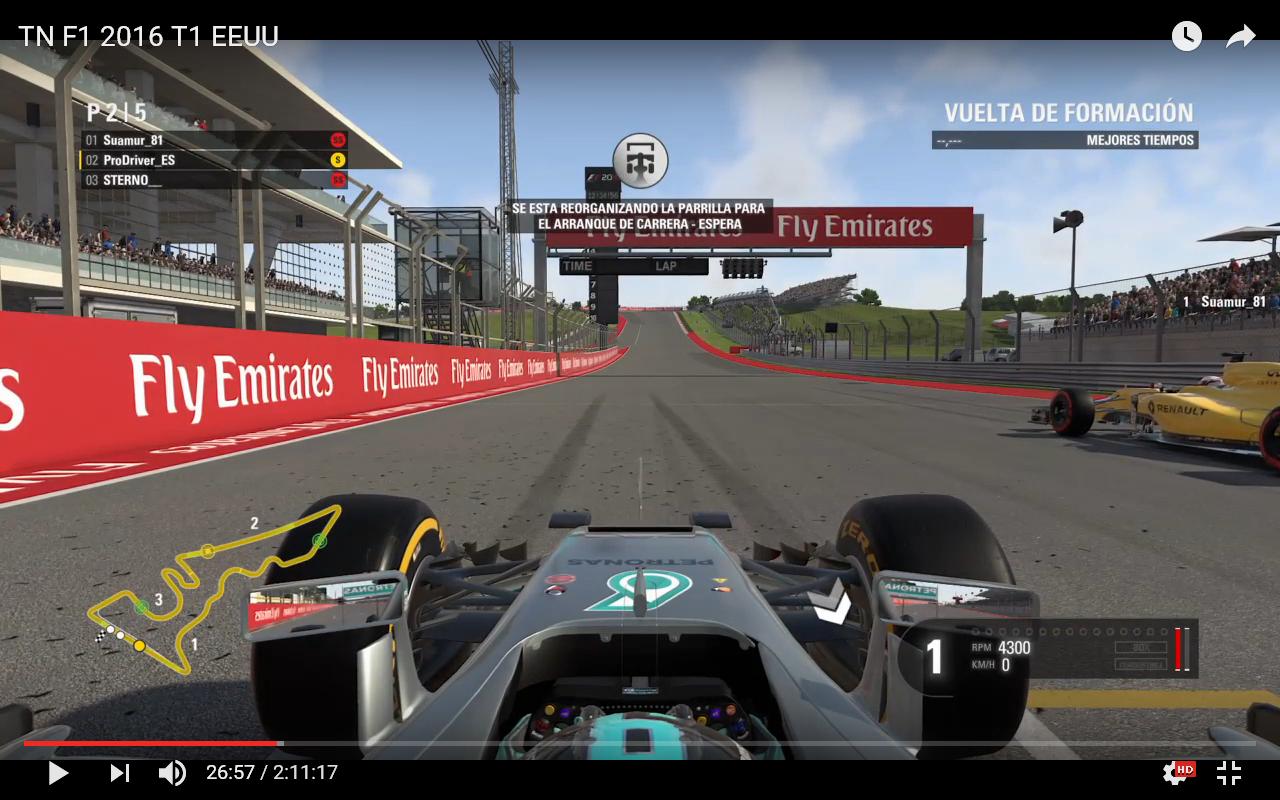This screenshot has width=1280, height=800.
Task: Add video to Watch Later
Action: [x=1186, y=37]
